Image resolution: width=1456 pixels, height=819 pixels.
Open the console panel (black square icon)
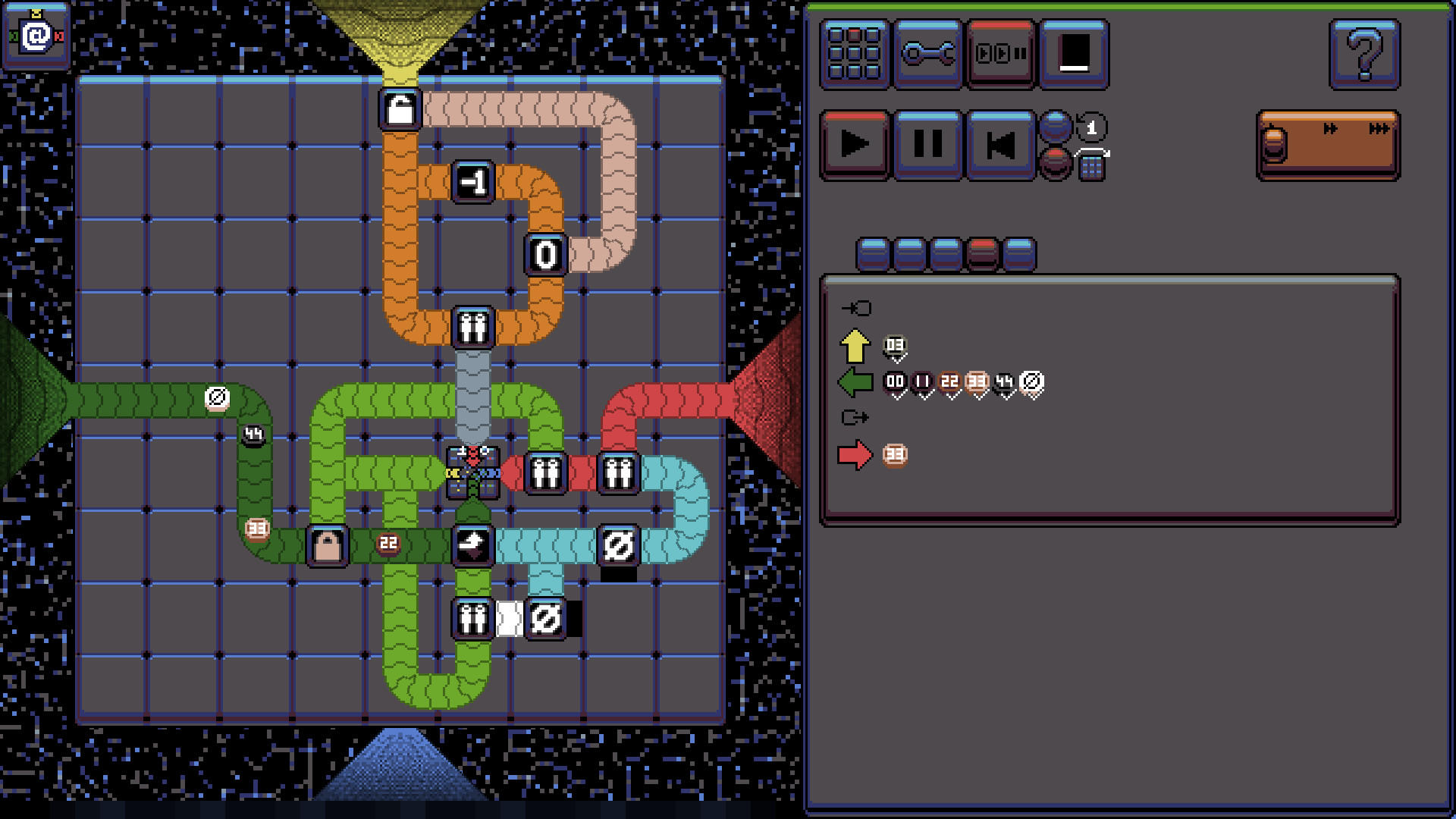click(1075, 55)
